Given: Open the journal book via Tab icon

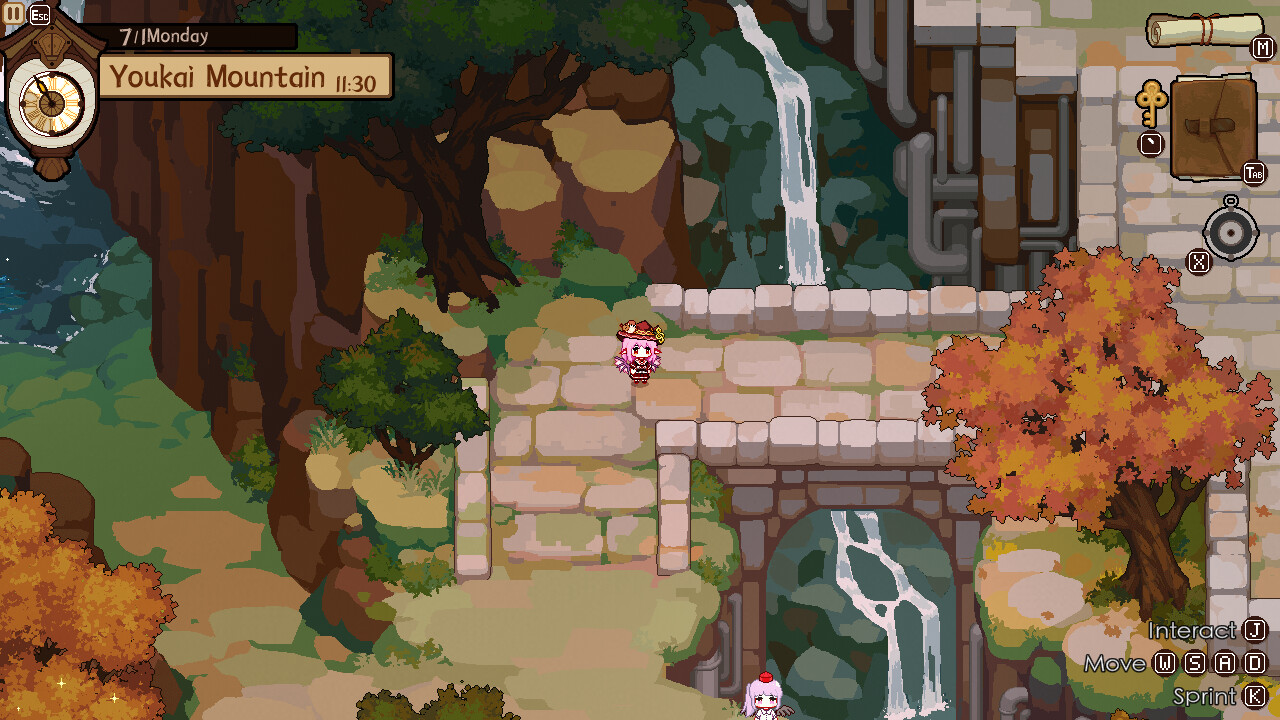Looking at the screenshot, I should [x=1212, y=125].
